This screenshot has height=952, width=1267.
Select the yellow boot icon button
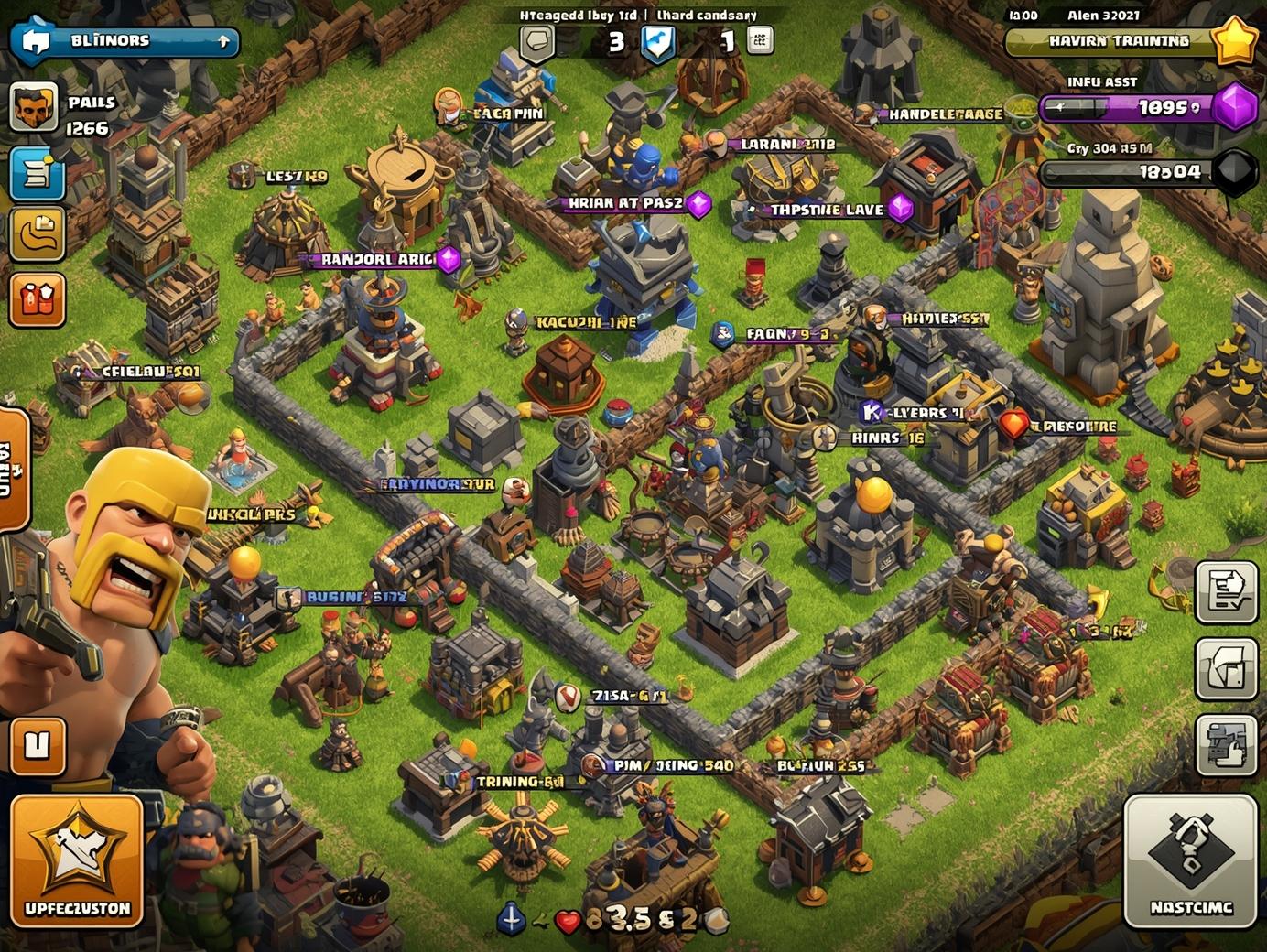click(x=37, y=234)
